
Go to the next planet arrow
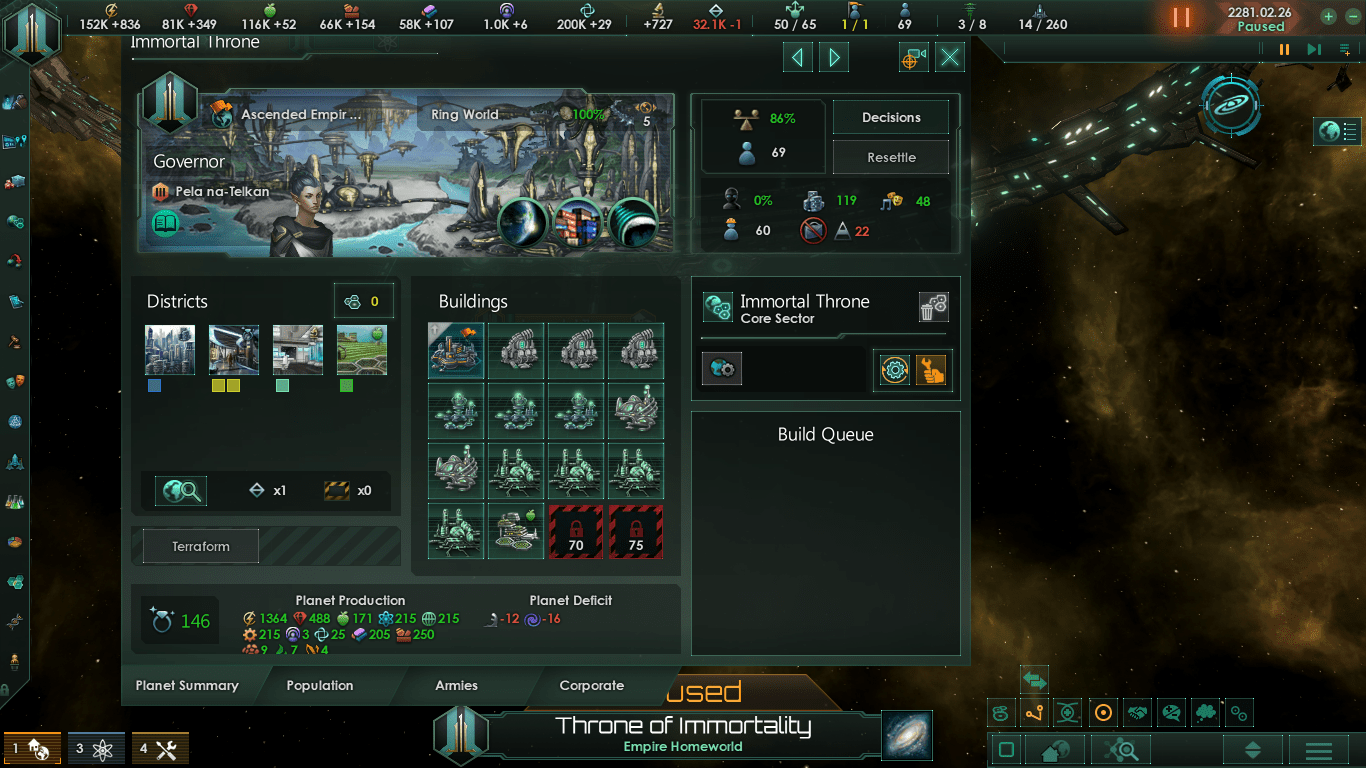pos(834,58)
